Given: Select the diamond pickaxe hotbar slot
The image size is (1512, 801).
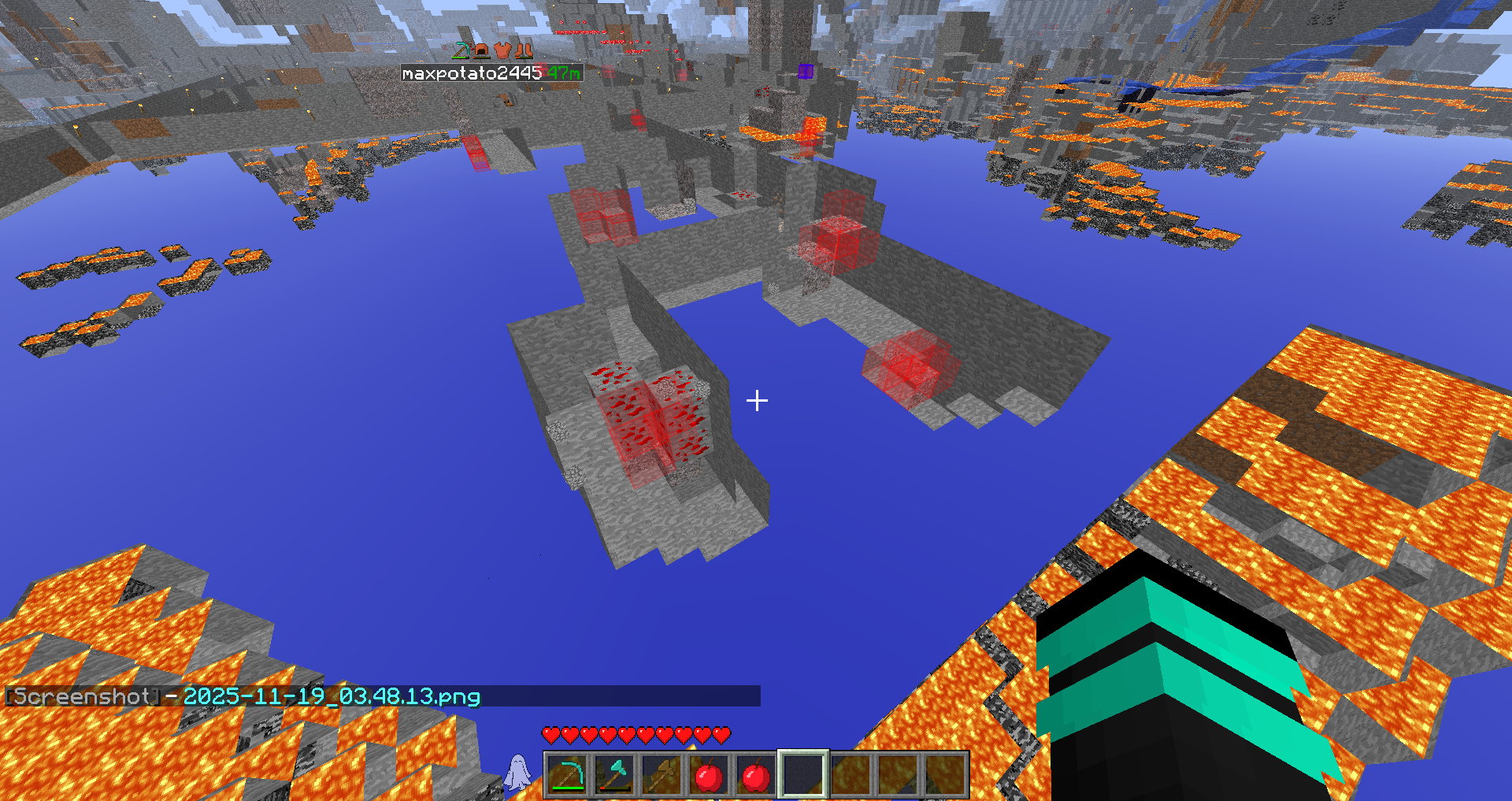Looking at the screenshot, I should point(567,775).
